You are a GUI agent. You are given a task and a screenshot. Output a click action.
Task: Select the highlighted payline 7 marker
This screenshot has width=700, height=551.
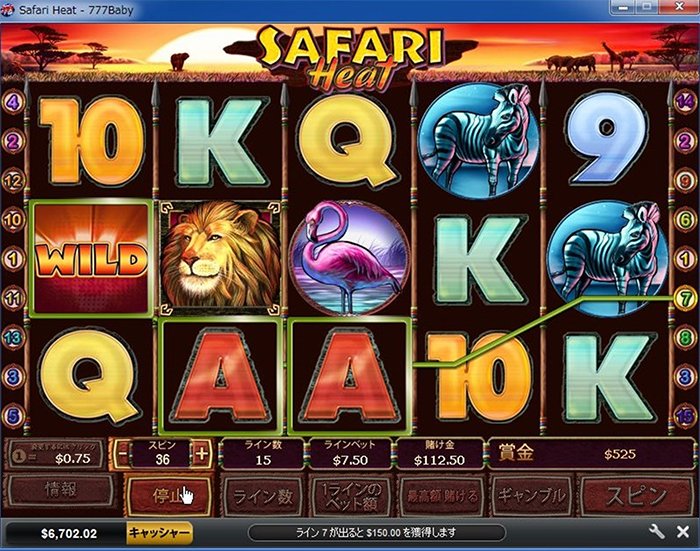(686, 297)
